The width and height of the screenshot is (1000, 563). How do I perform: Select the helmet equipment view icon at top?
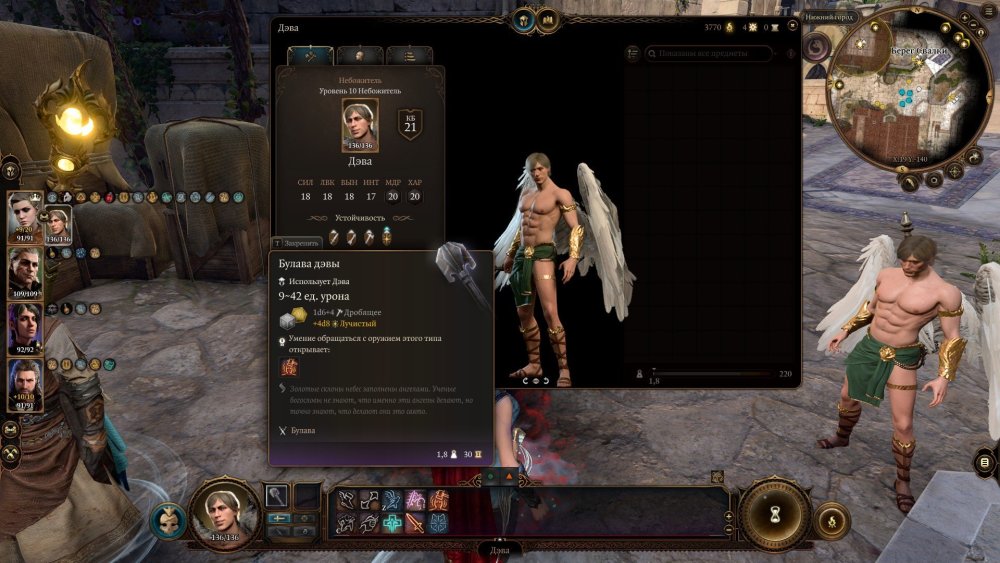pos(523,19)
